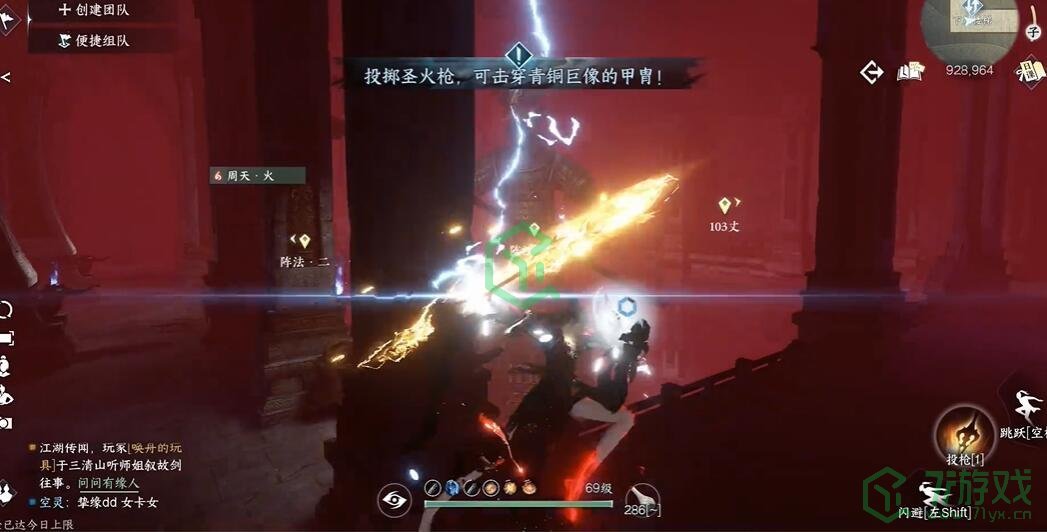1047x532 pixels.
Task: Toggle the eye vision icon
Action: point(396,499)
